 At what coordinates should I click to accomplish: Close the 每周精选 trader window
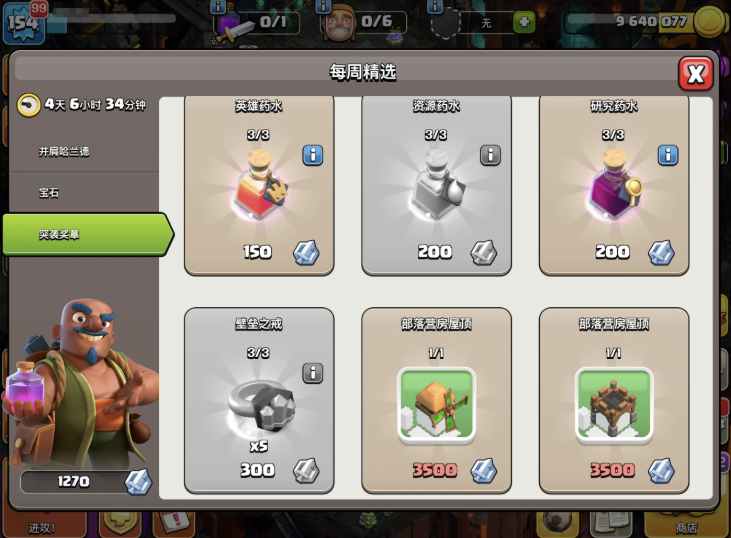[x=695, y=73]
